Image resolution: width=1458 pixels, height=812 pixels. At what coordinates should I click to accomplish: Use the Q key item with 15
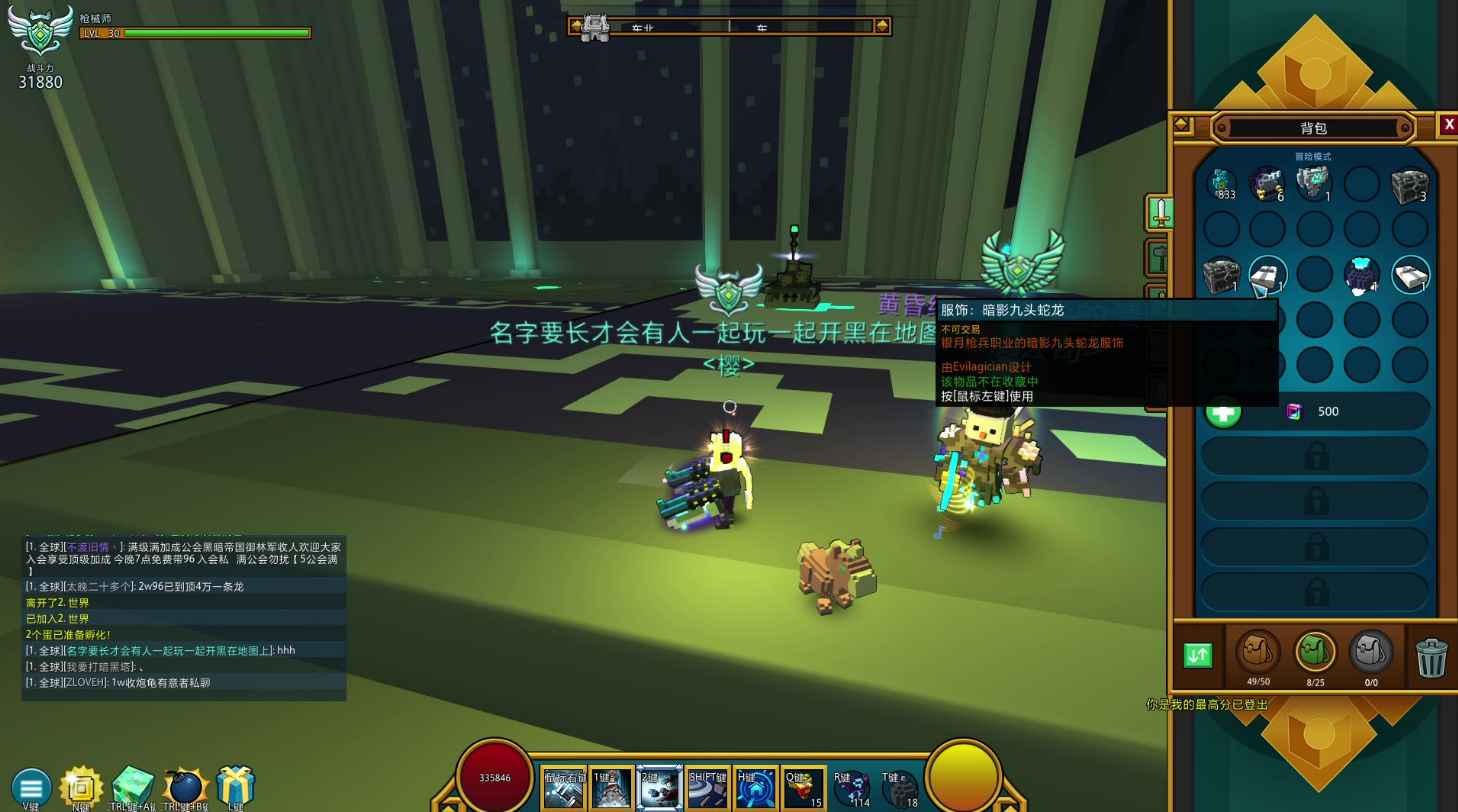click(x=803, y=789)
